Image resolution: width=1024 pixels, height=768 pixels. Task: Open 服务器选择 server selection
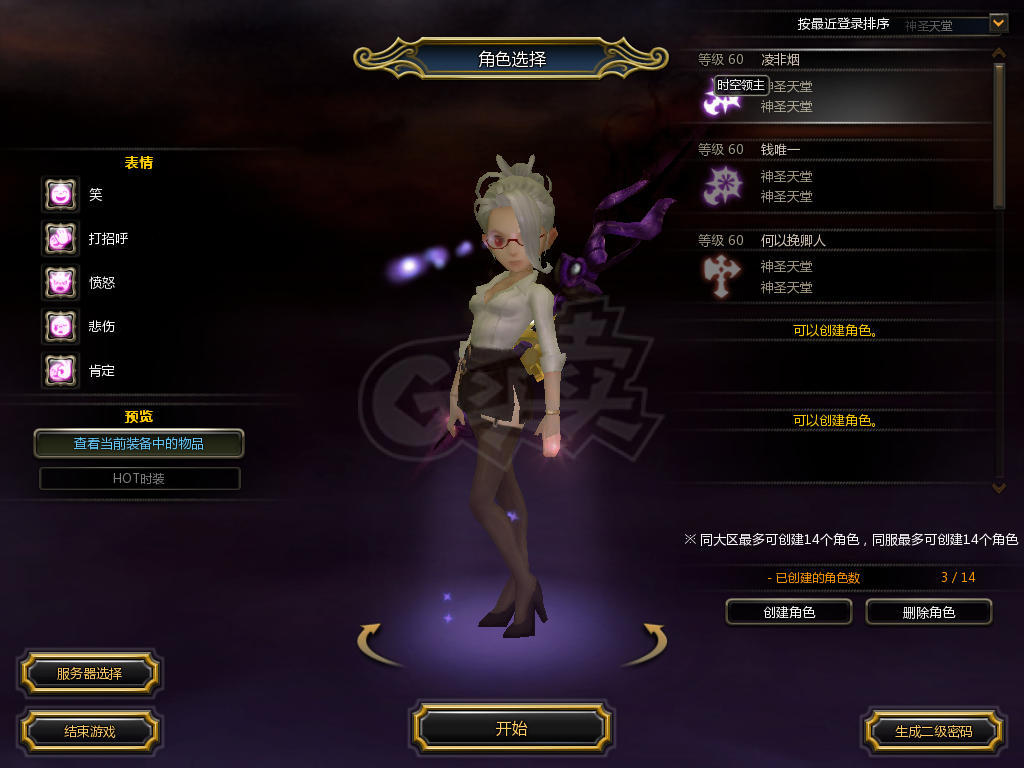coord(89,674)
